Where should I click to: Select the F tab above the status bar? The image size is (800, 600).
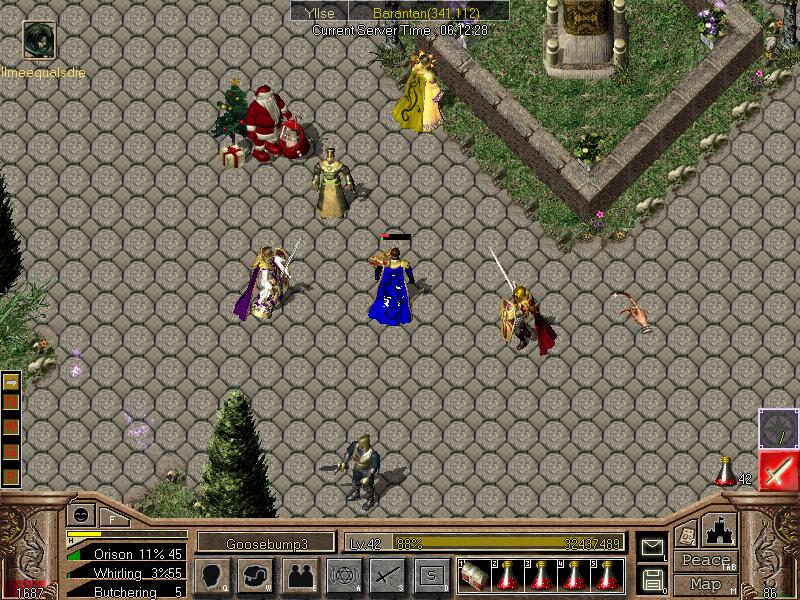(x=113, y=517)
